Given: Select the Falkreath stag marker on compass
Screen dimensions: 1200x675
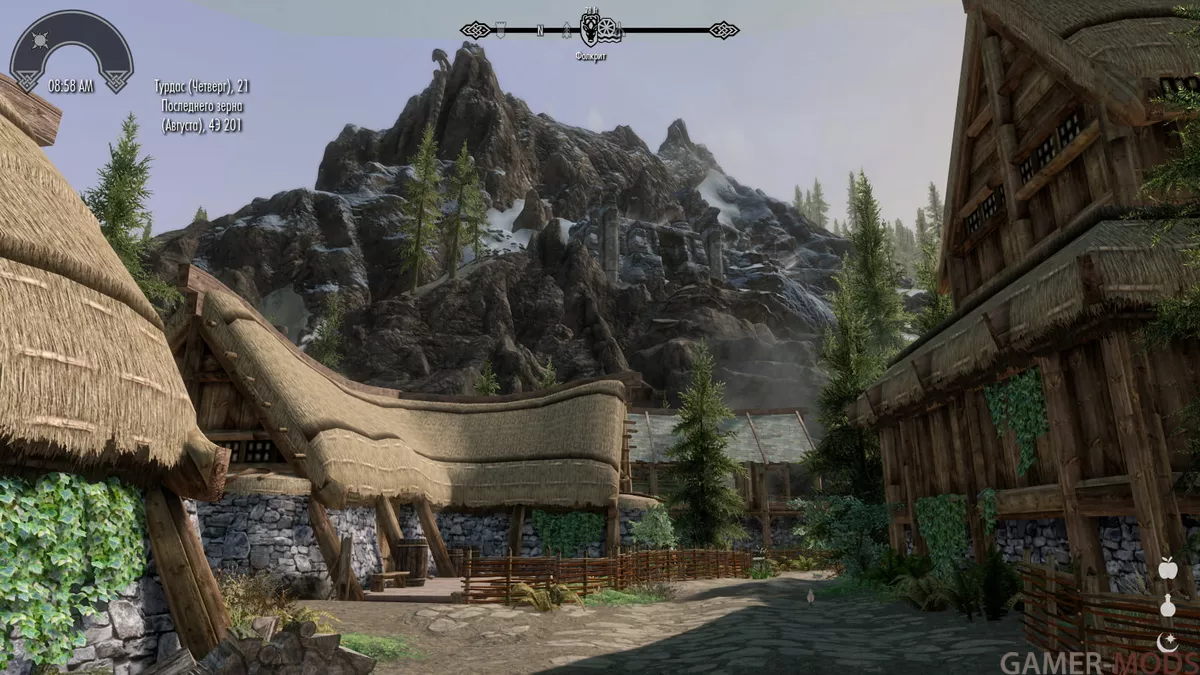Looking at the screenshot, I should click(591, 29).
